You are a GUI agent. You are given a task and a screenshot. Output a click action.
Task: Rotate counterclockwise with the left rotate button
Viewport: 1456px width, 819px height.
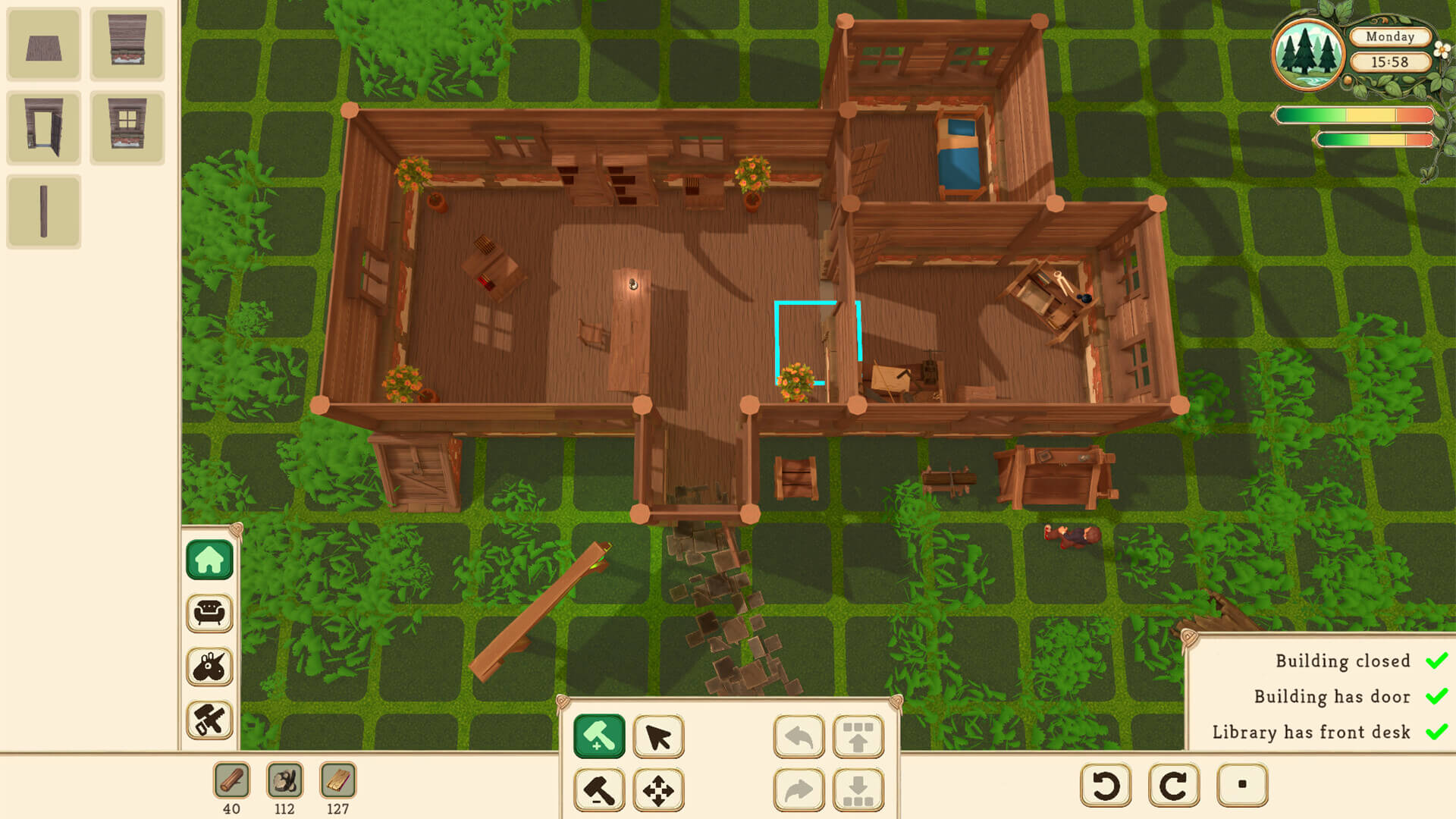click(x=1106, y=785)
